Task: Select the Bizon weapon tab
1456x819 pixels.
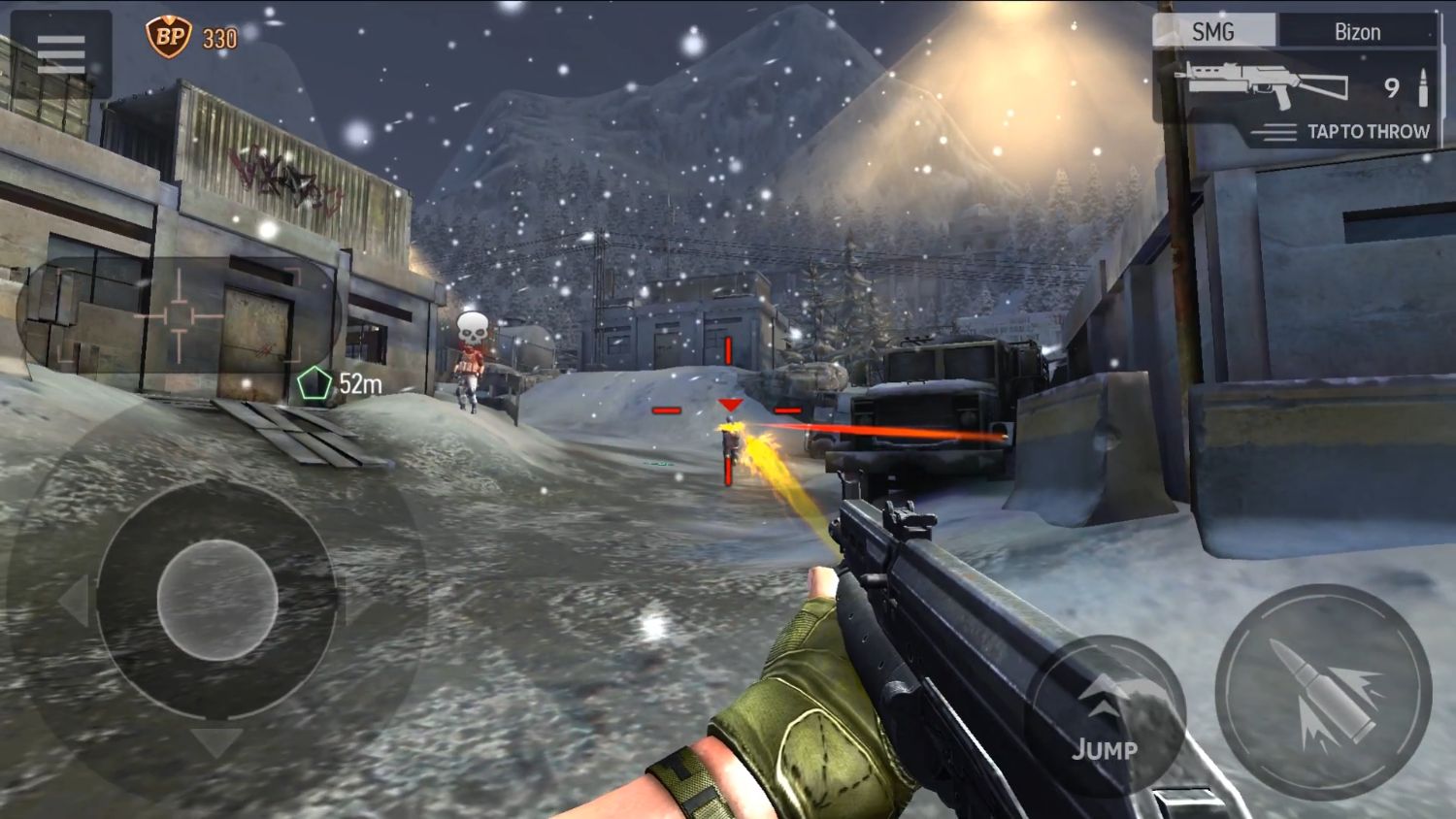Action: tap(1359, 31)
